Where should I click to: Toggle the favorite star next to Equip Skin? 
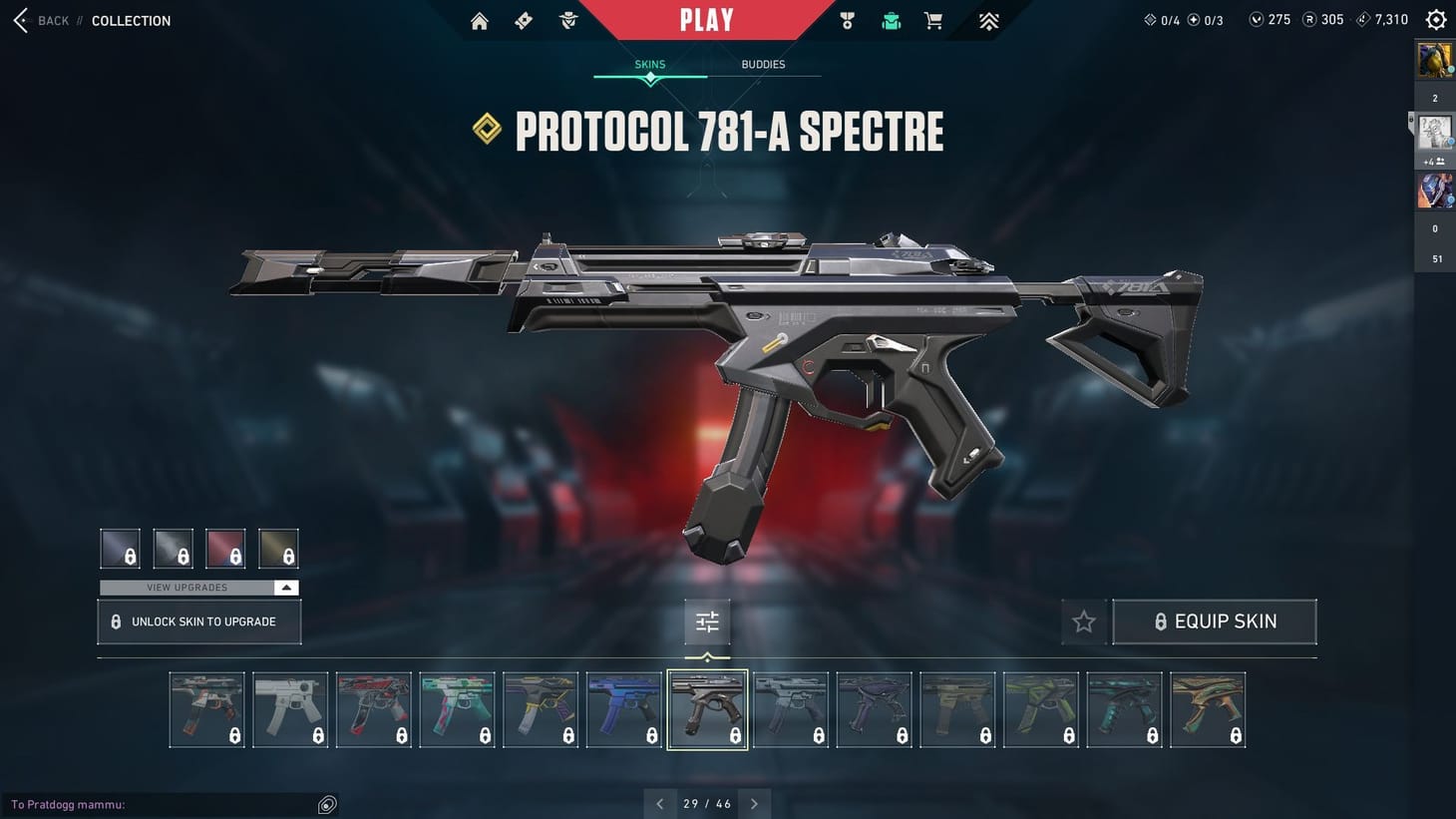pos(1083,620)
